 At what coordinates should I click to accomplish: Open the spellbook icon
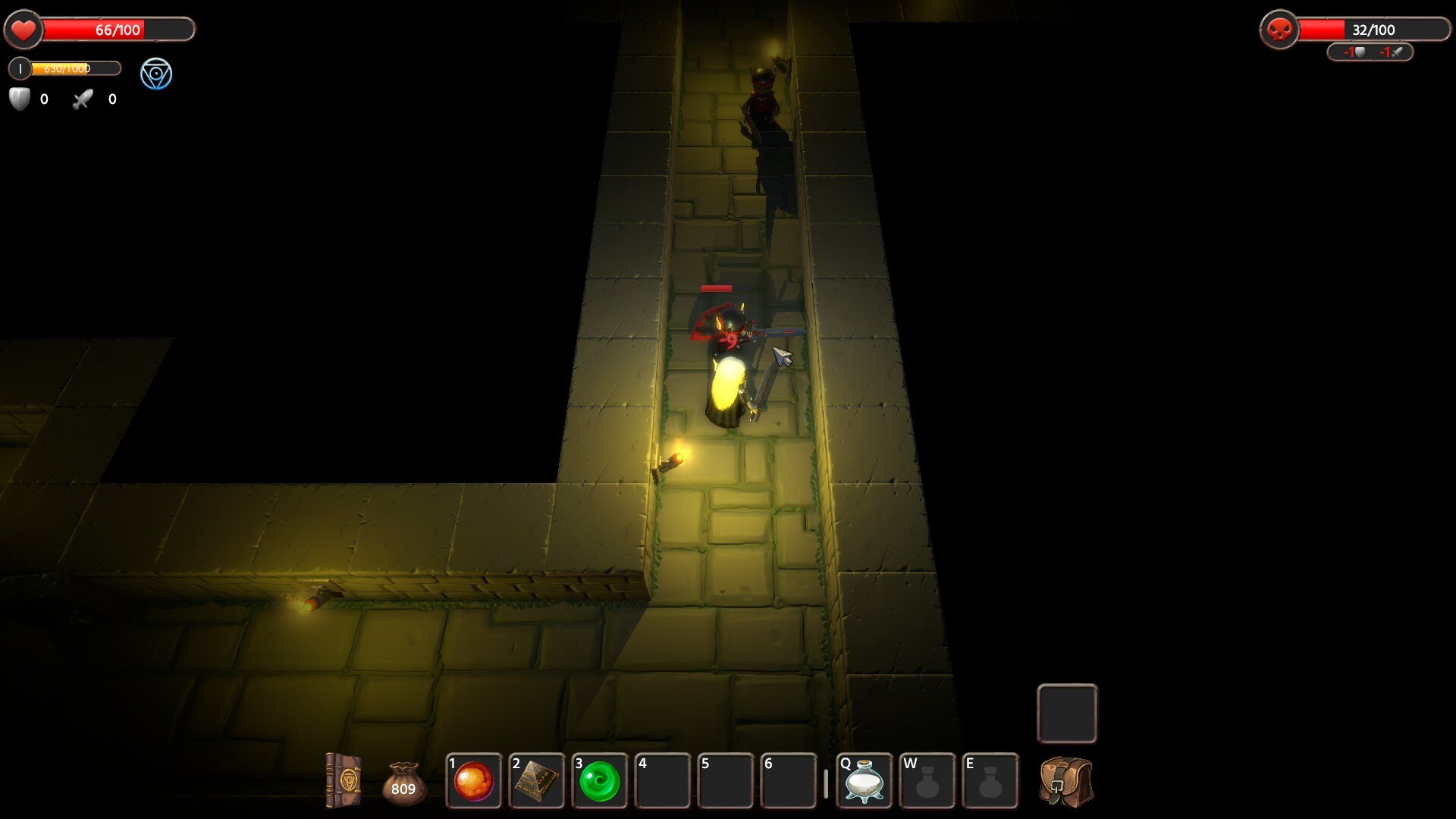(343, 780)
